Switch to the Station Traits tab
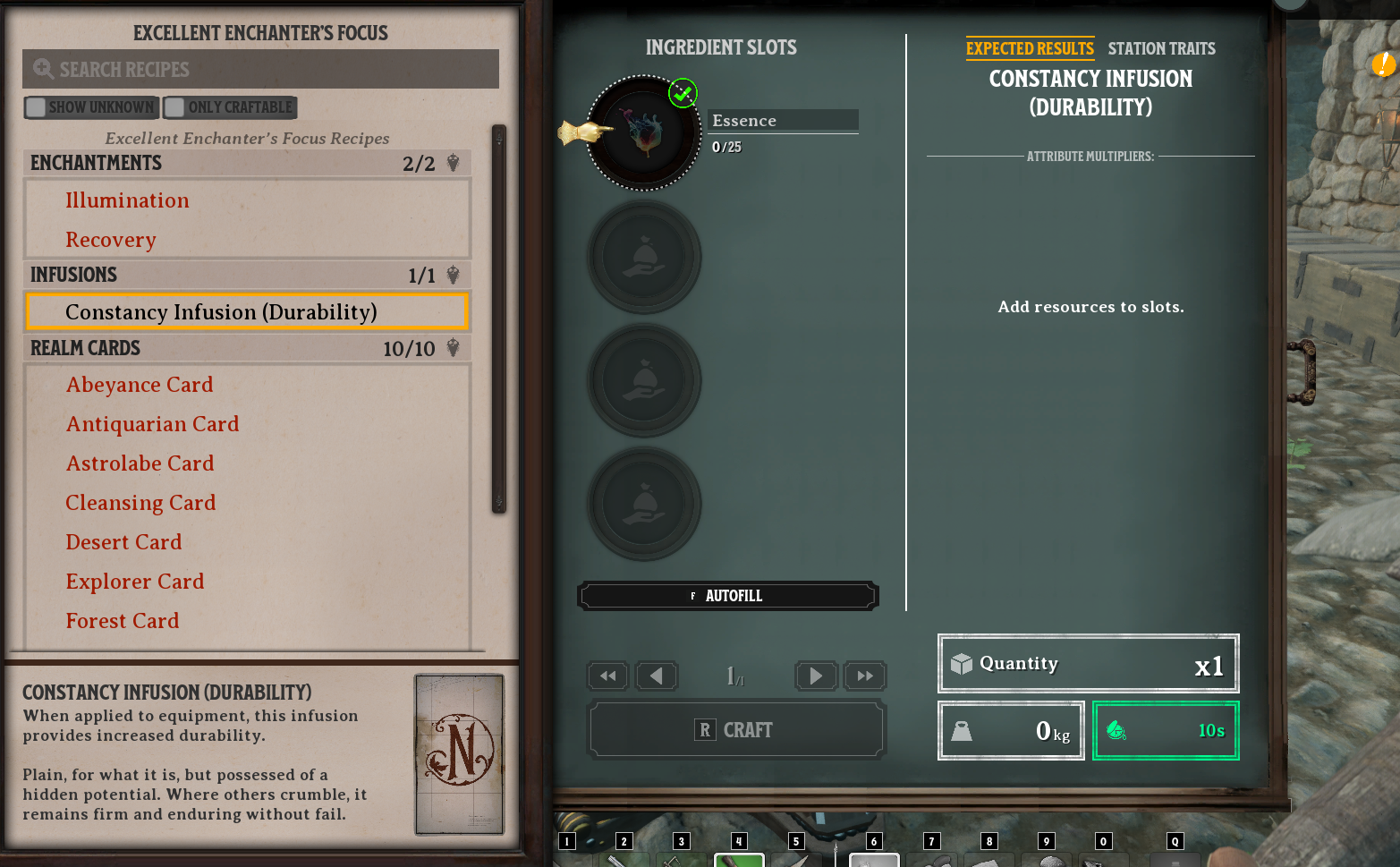Viewport: 1400px width, 867px height. [x=1161, y=48]
